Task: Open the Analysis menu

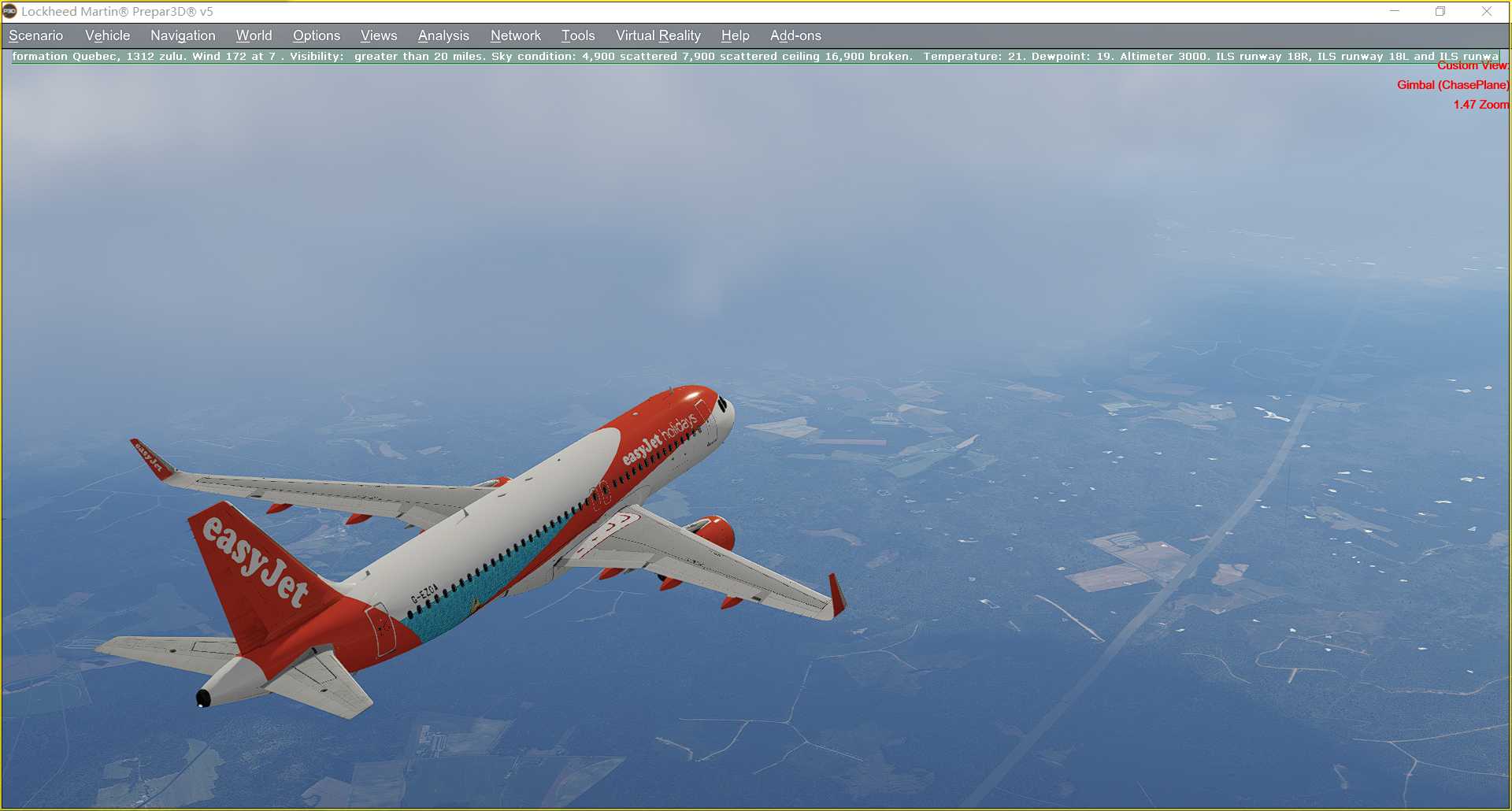Action: click(x=443, y=35)
